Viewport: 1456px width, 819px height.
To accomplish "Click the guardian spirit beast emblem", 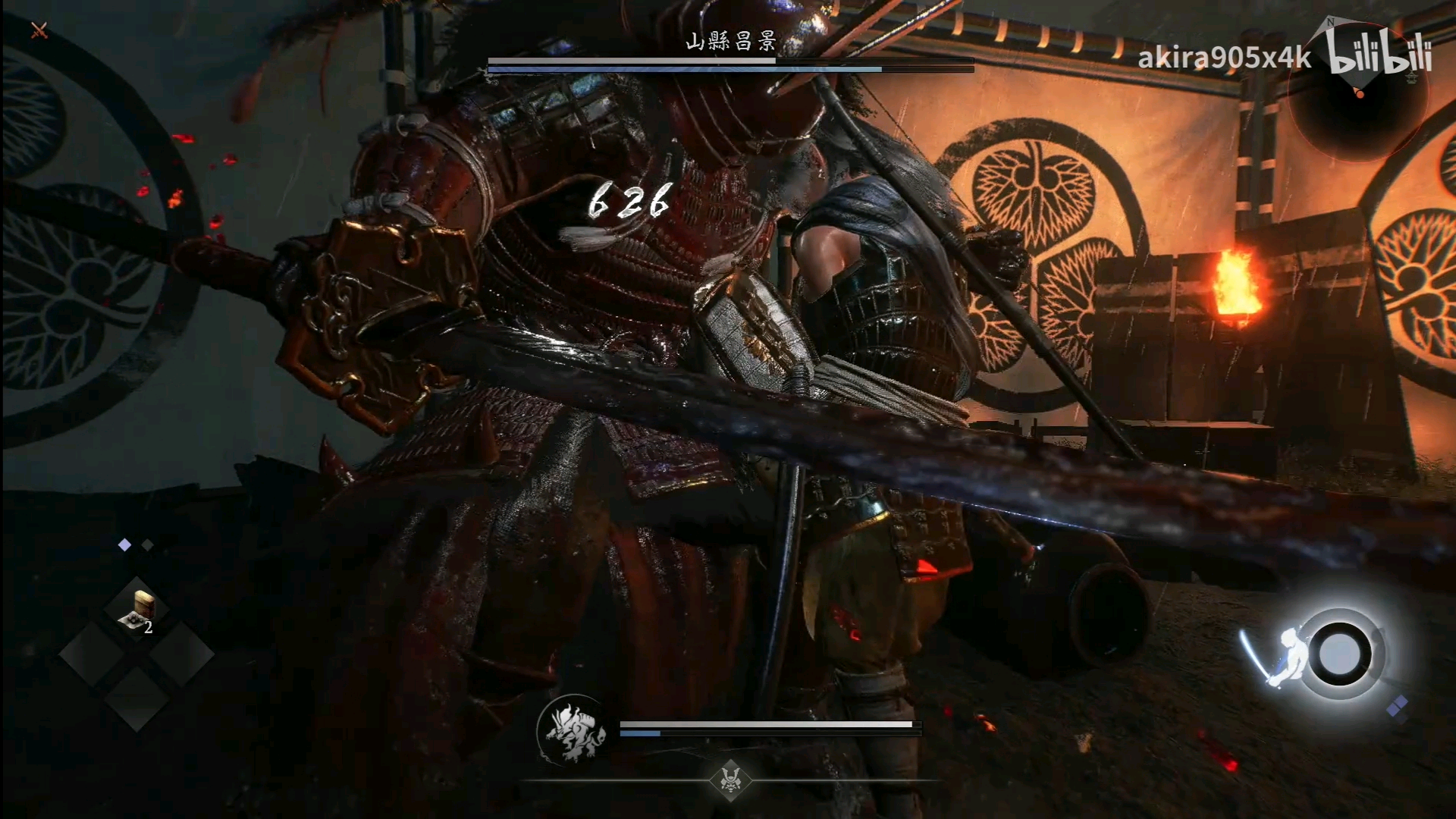I will point(573,731).
